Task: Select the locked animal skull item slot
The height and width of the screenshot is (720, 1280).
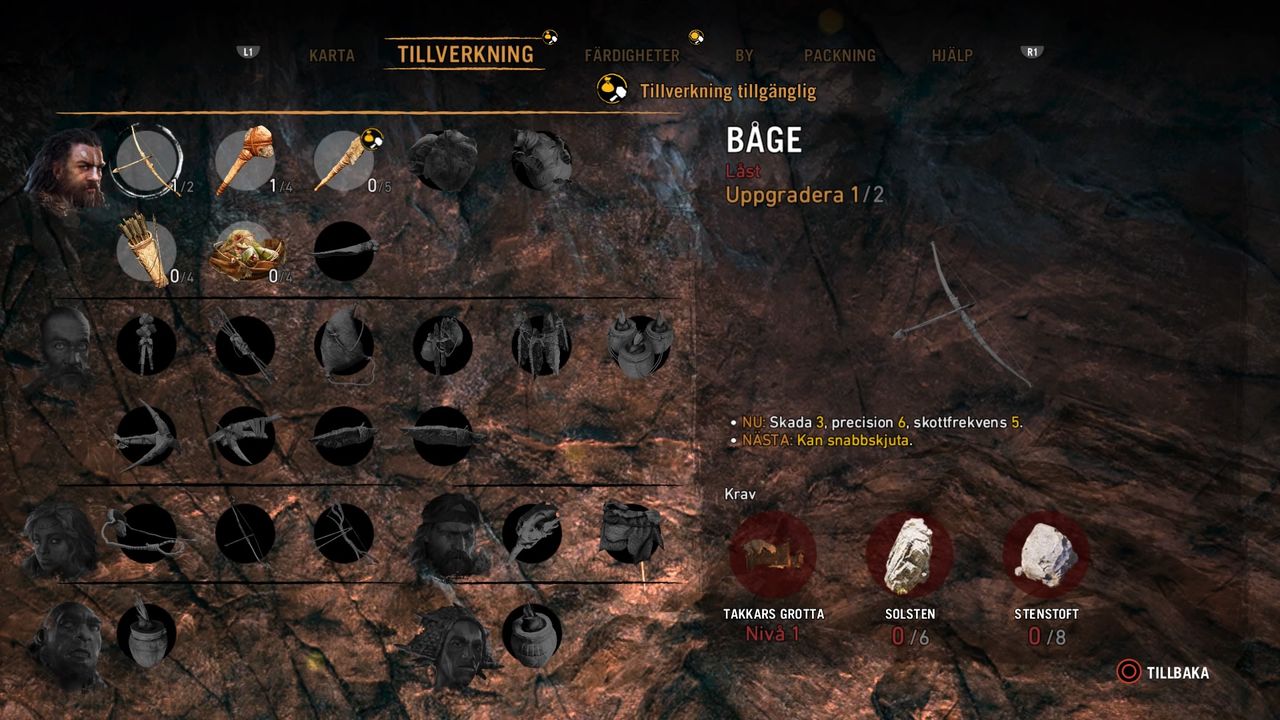Action: 531,532
